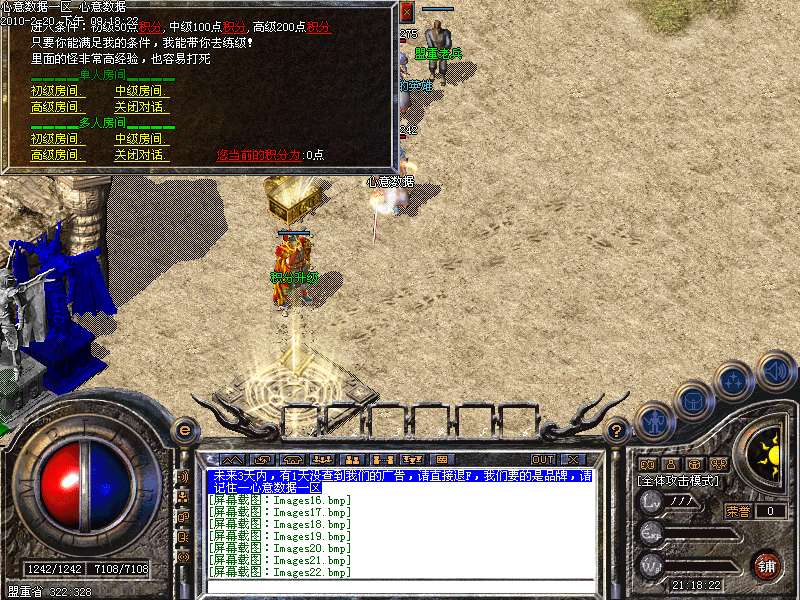Select the Images22.bmp screenshot chat line
Viewport: 800px width, 600px height.
click(x=280, y=573)
